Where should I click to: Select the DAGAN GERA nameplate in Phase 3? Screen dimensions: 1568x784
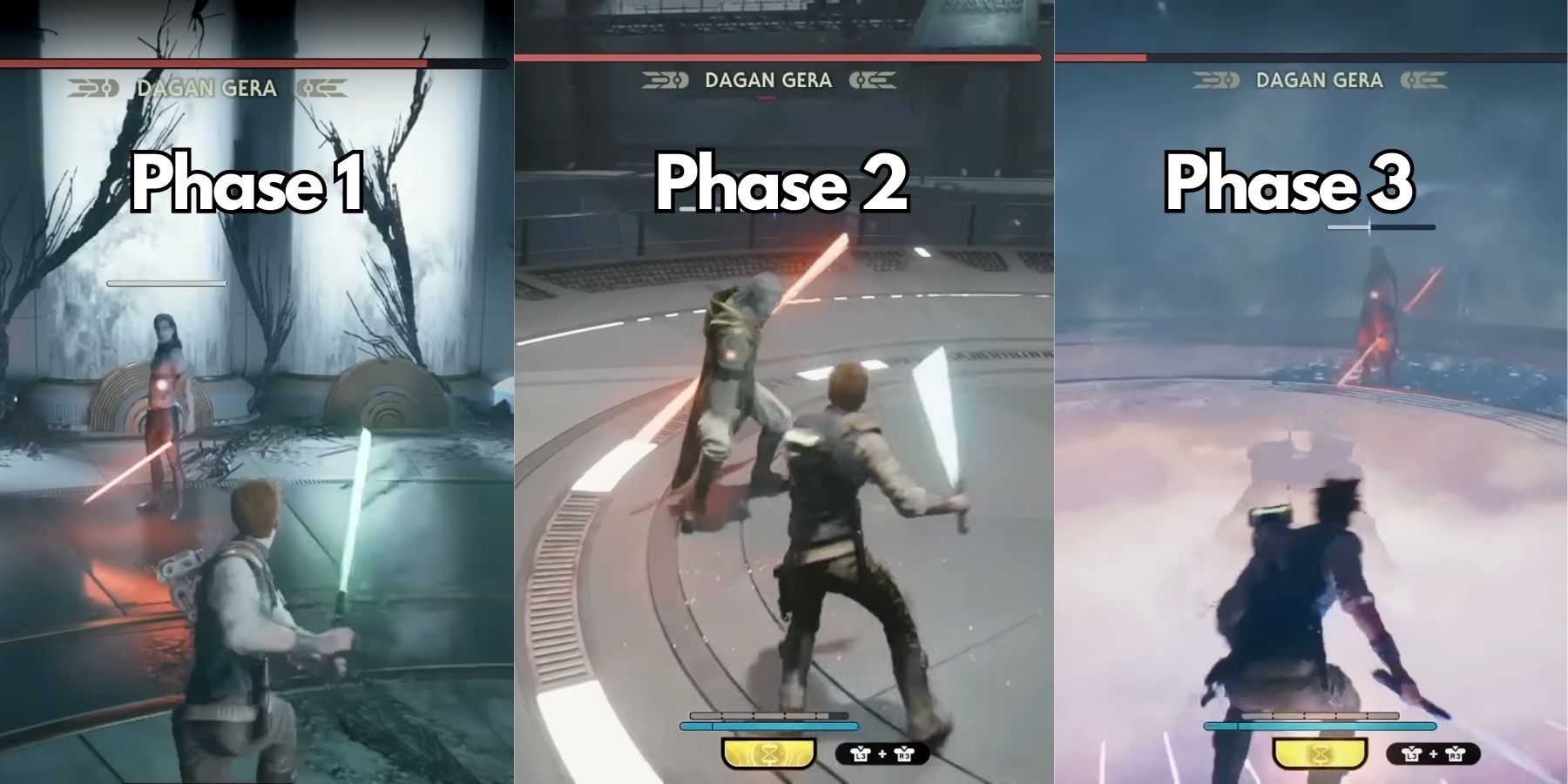click(x=1320, y=81)
